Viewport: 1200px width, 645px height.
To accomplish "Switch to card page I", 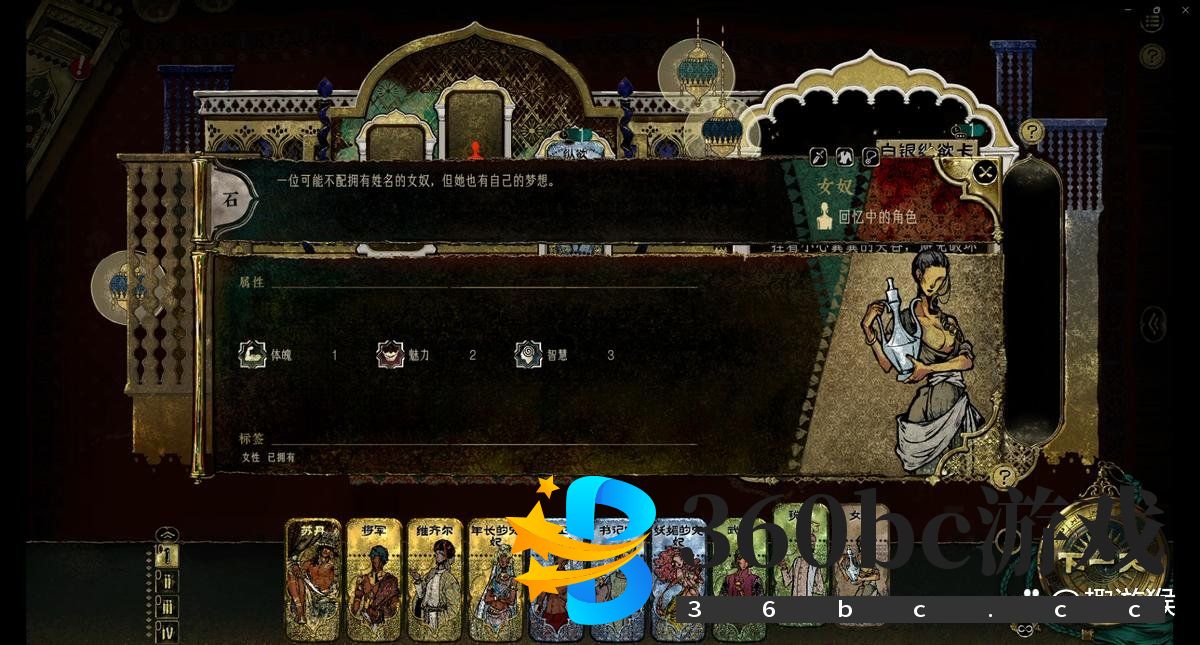I will coord(169,556).
